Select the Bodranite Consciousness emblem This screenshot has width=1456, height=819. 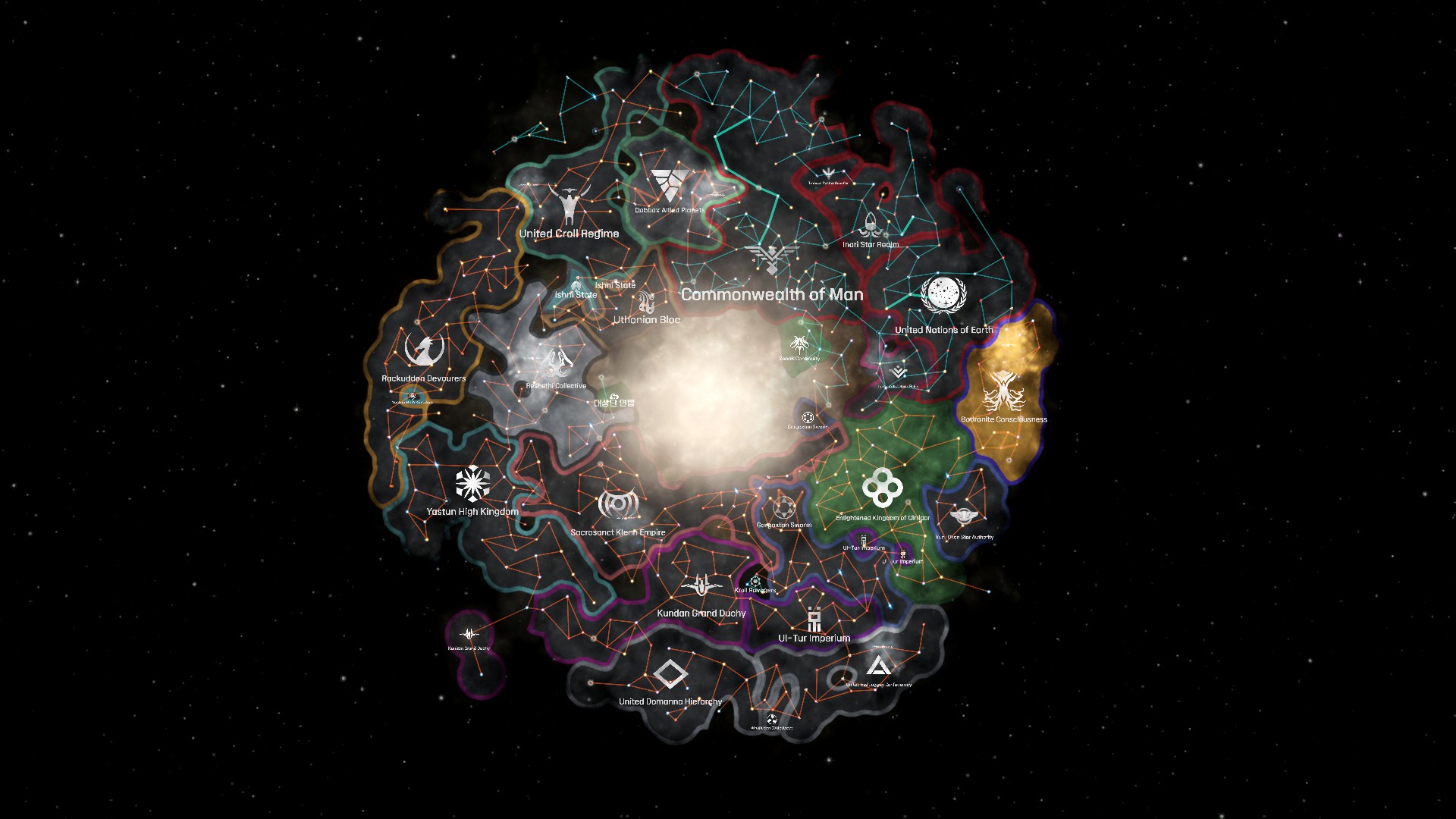[1003, 390]
